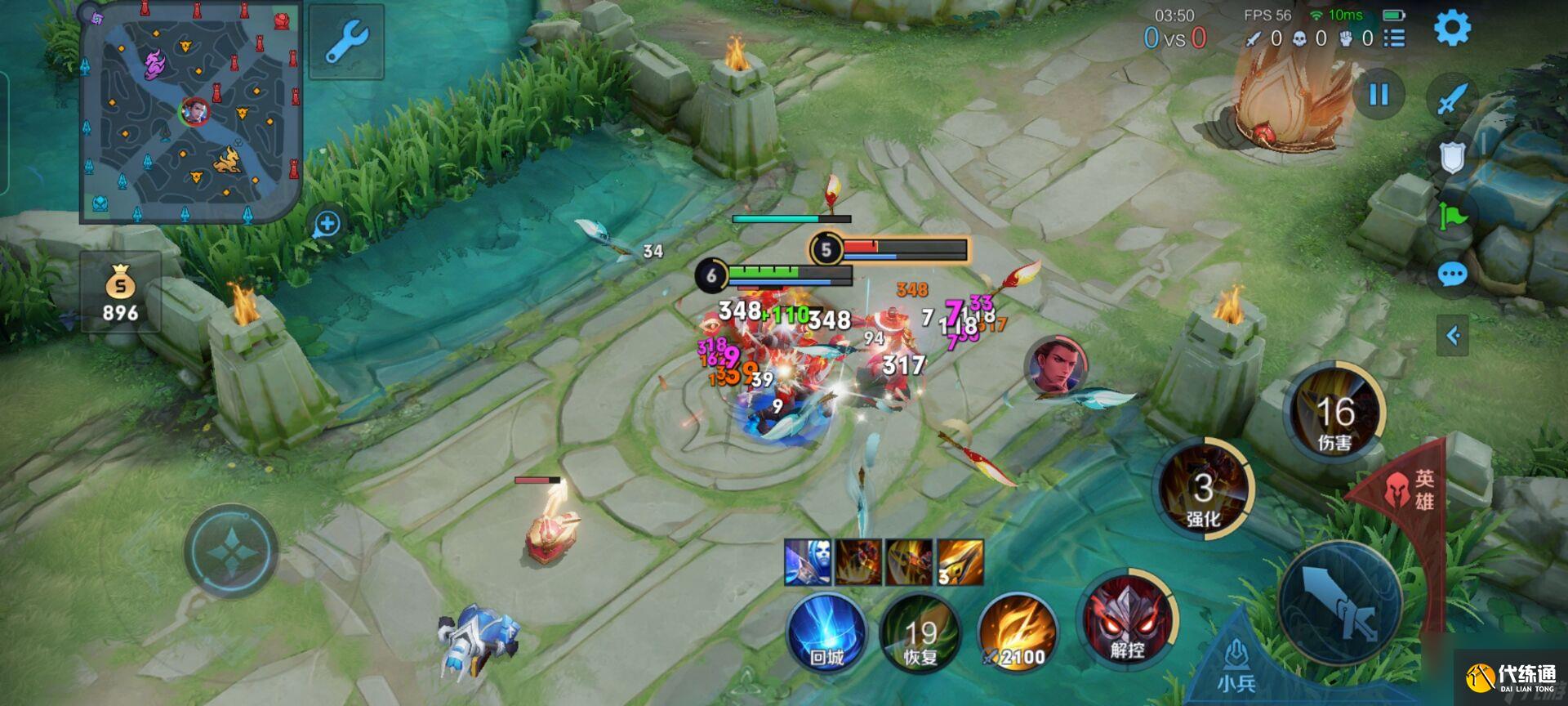Open the wrench training tools panel
Viewport: 1568px width, 706px height.
tap(346, 41)
